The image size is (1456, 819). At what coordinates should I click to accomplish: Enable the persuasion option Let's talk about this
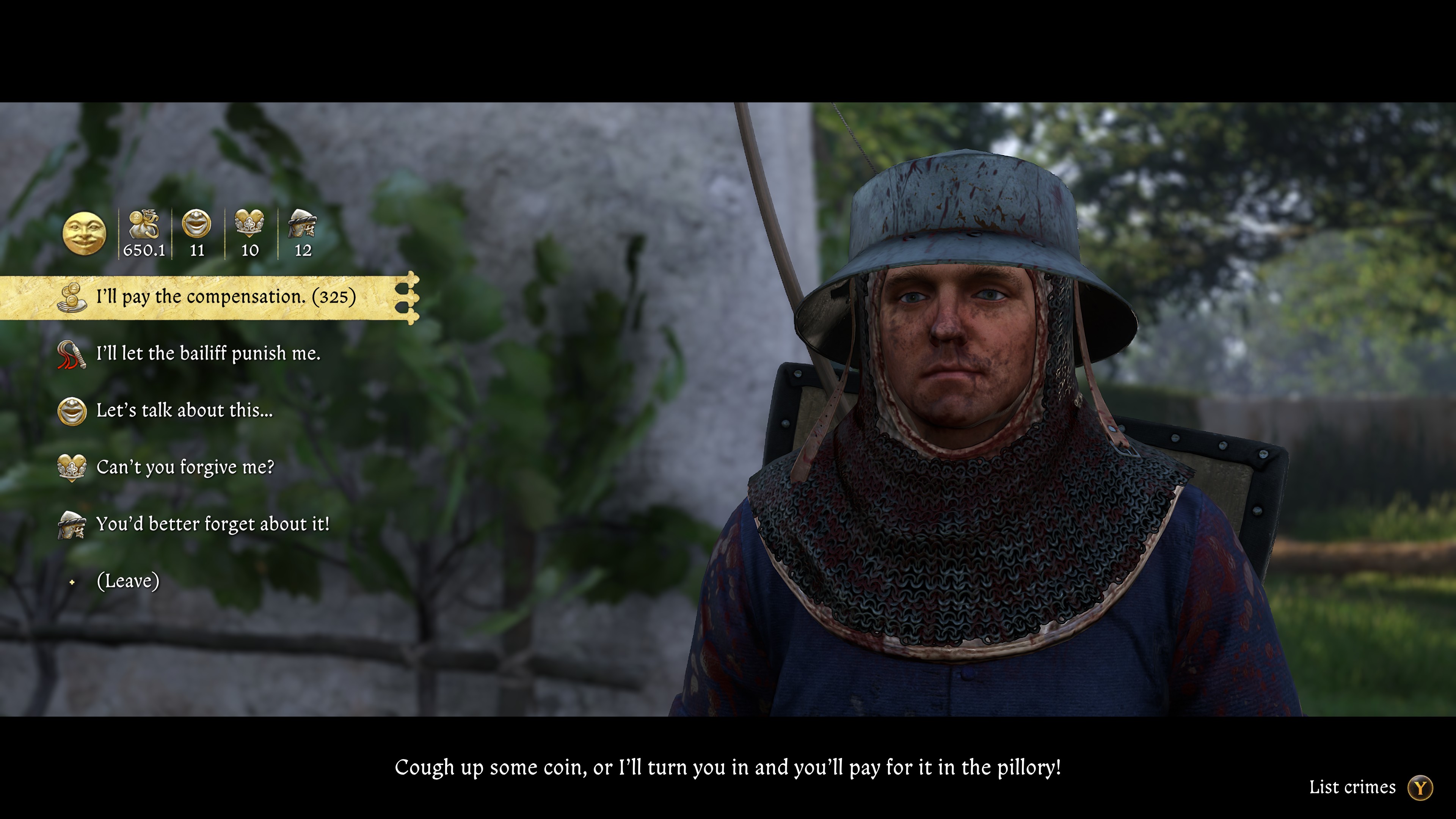pos(185,410)
